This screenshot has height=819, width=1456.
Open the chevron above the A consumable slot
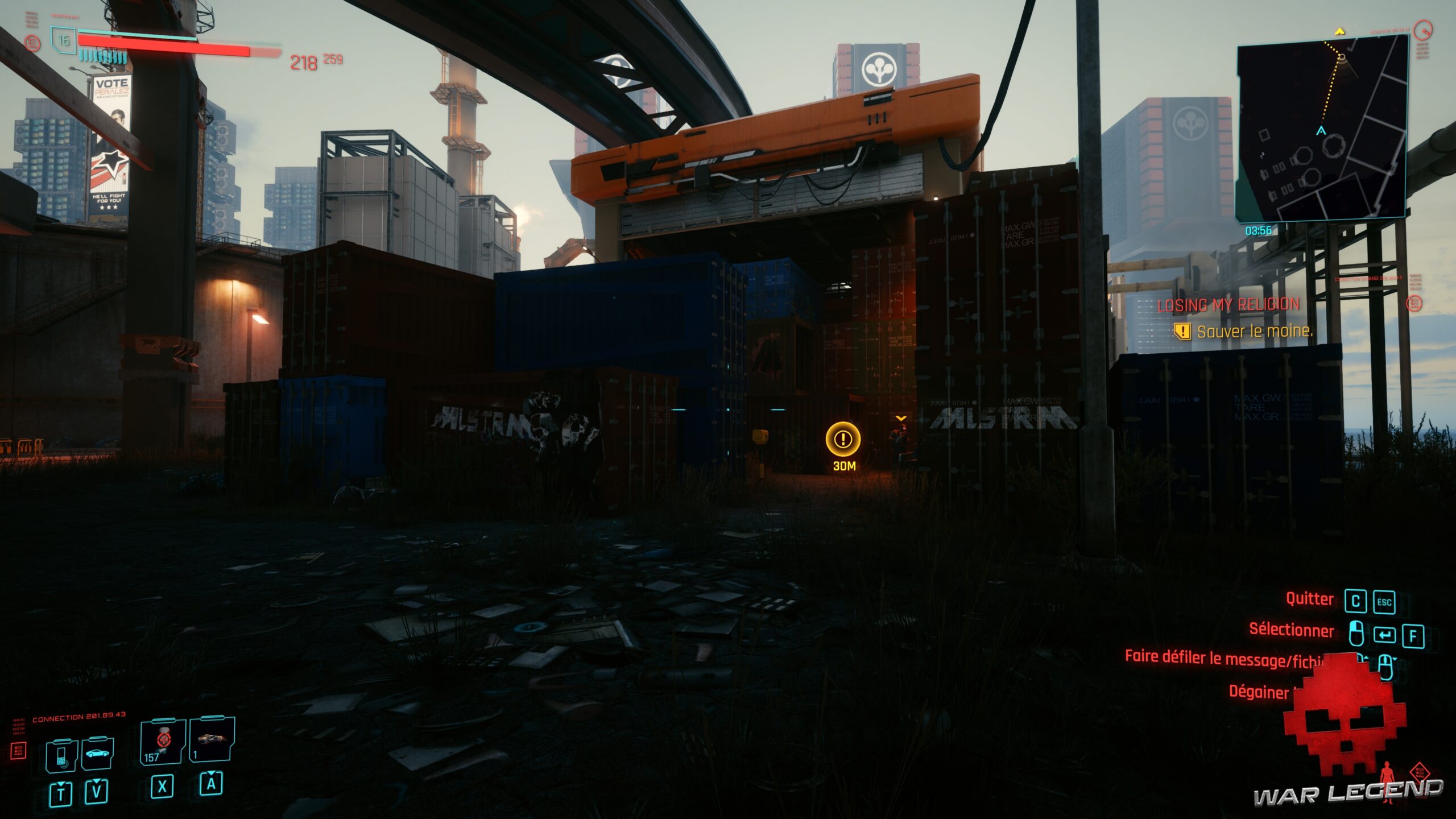pyautogui.click(x=211, y=773)
